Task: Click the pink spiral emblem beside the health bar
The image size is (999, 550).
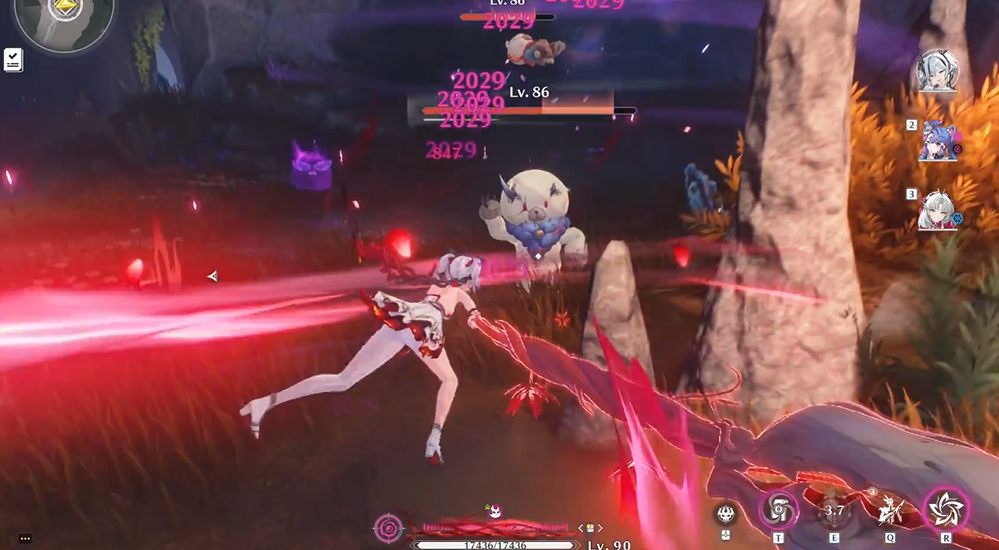Action: click(x=388, y=527)
